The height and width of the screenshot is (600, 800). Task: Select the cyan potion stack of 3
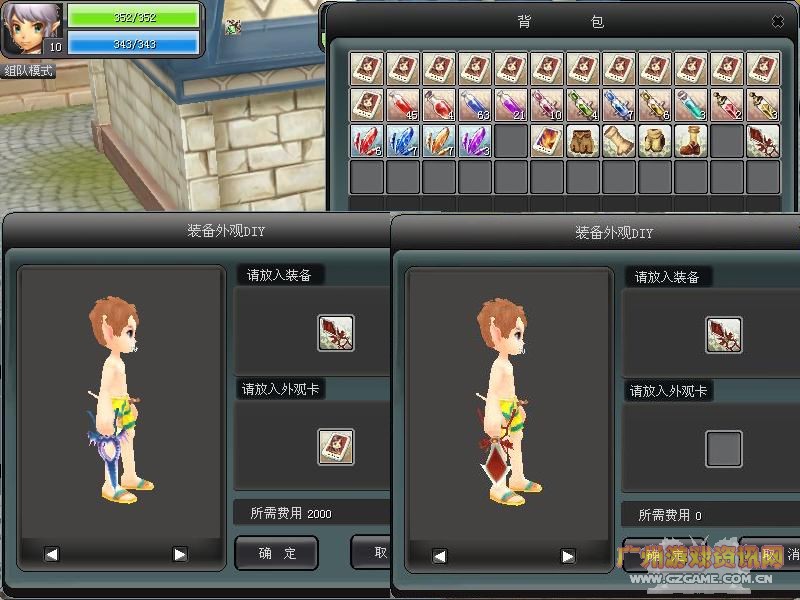(691, 105)
